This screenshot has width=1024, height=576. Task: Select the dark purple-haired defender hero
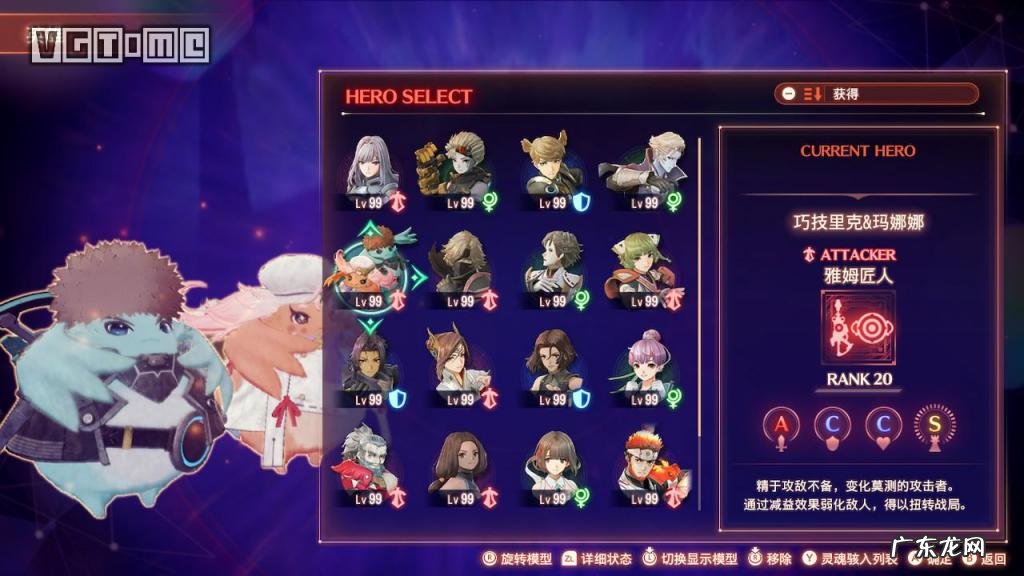tap(372, 369)
